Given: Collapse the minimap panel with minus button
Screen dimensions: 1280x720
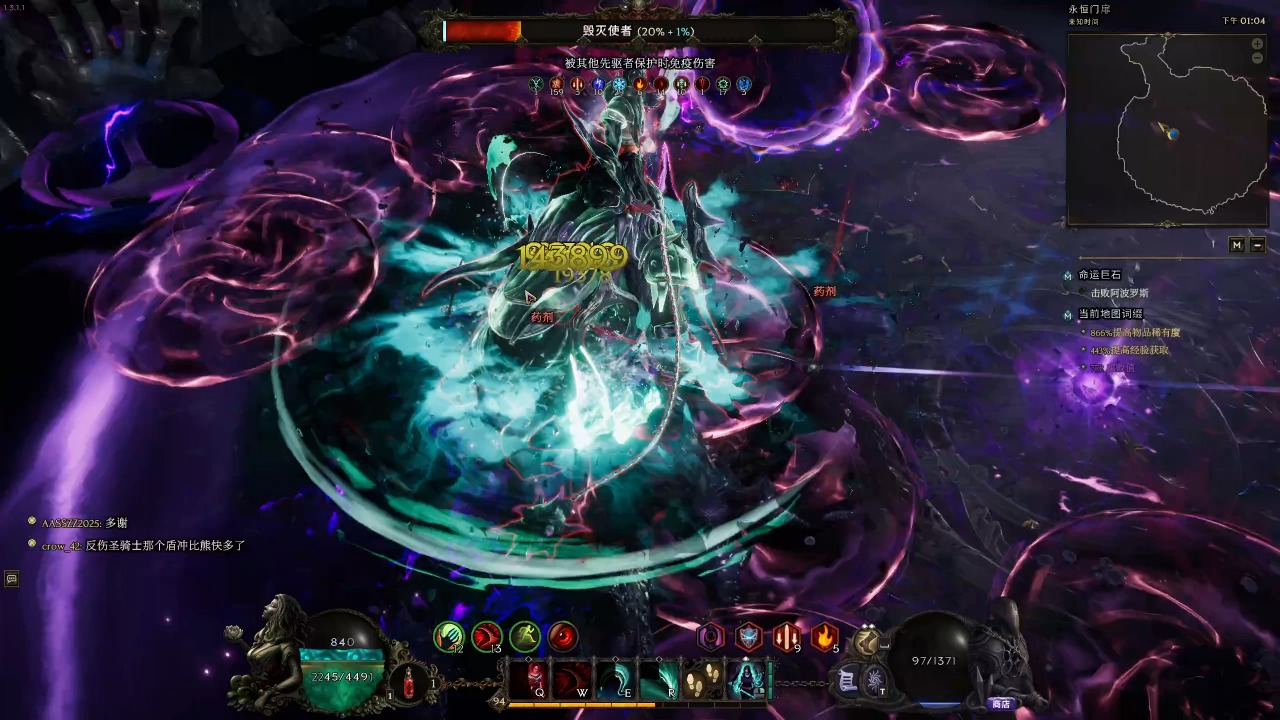Looking at the screenshot, I should tap(1257, 245).
